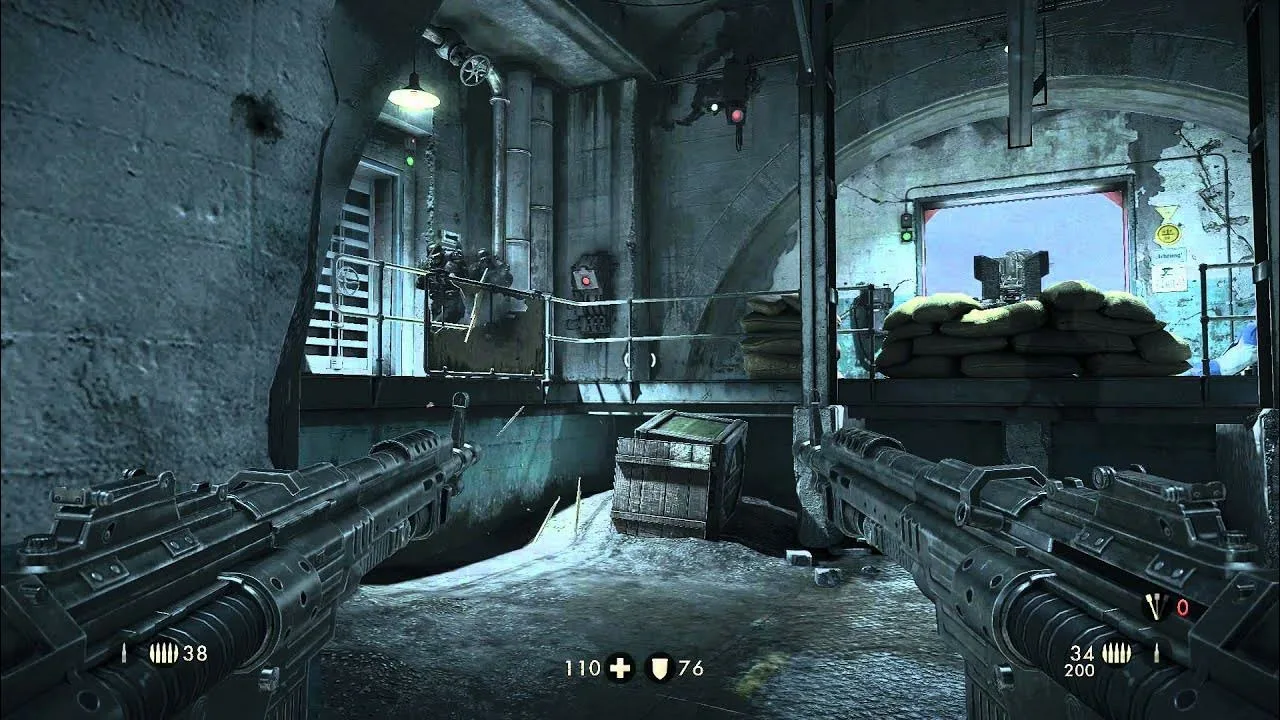This screenshot has width=1280, height=720.
Task: Select the throwing knives icon
Action: [1156, 606]
